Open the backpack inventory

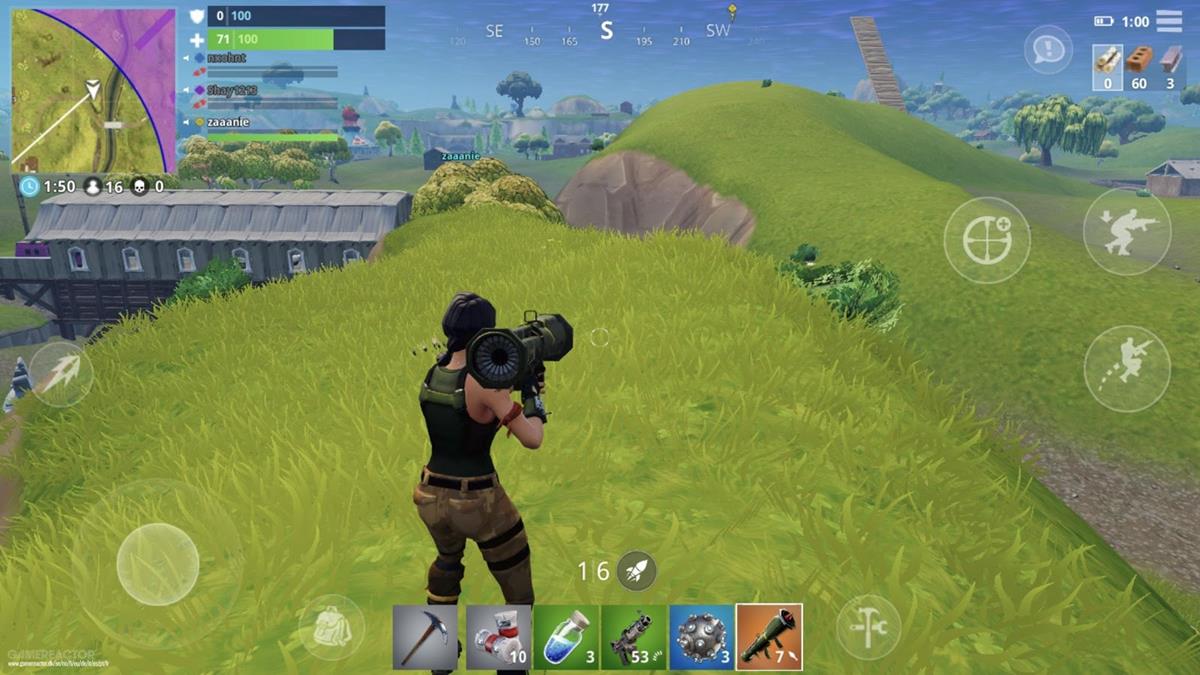(331, 627)
